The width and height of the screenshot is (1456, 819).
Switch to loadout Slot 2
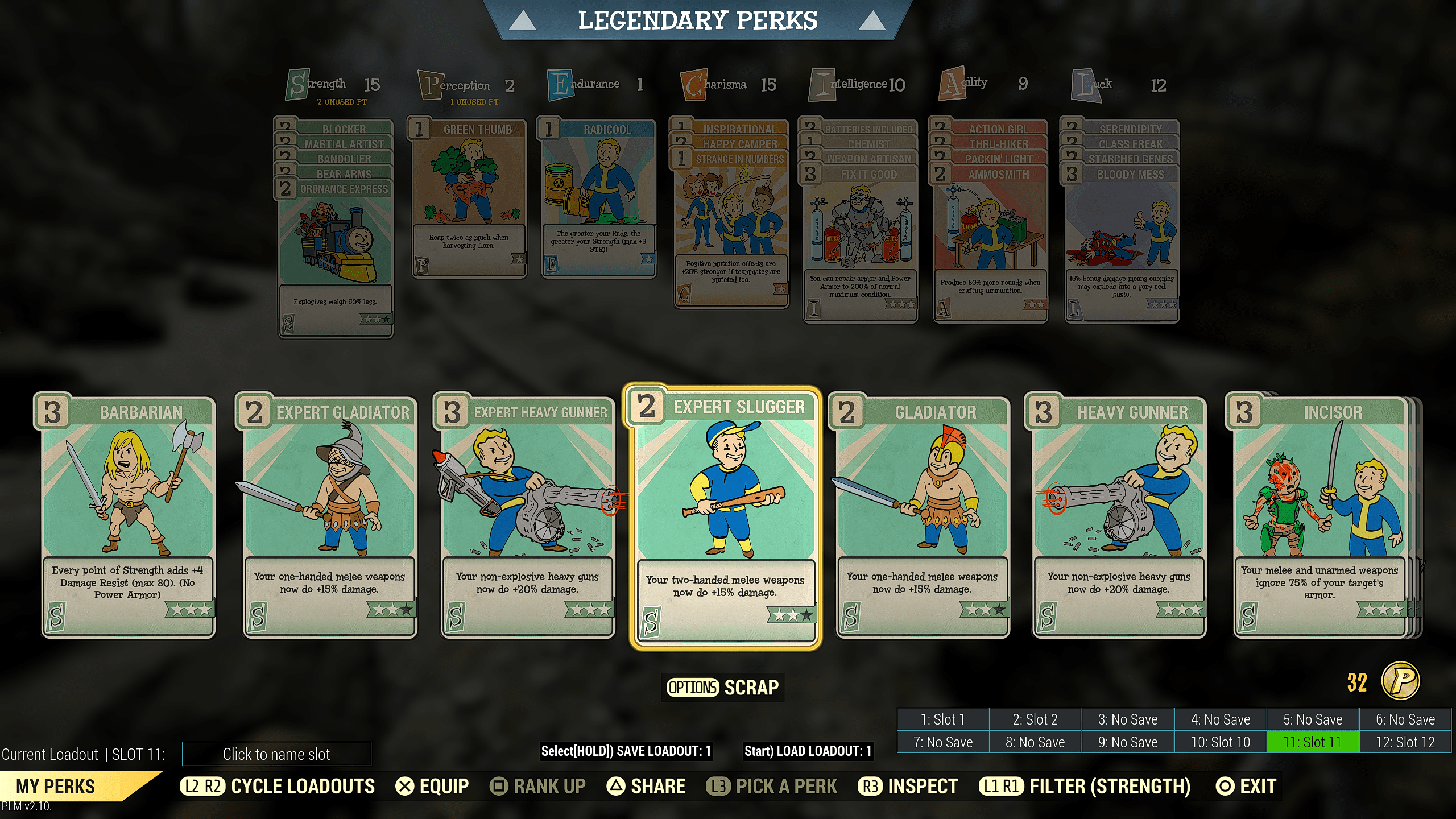pos(1035,719)
